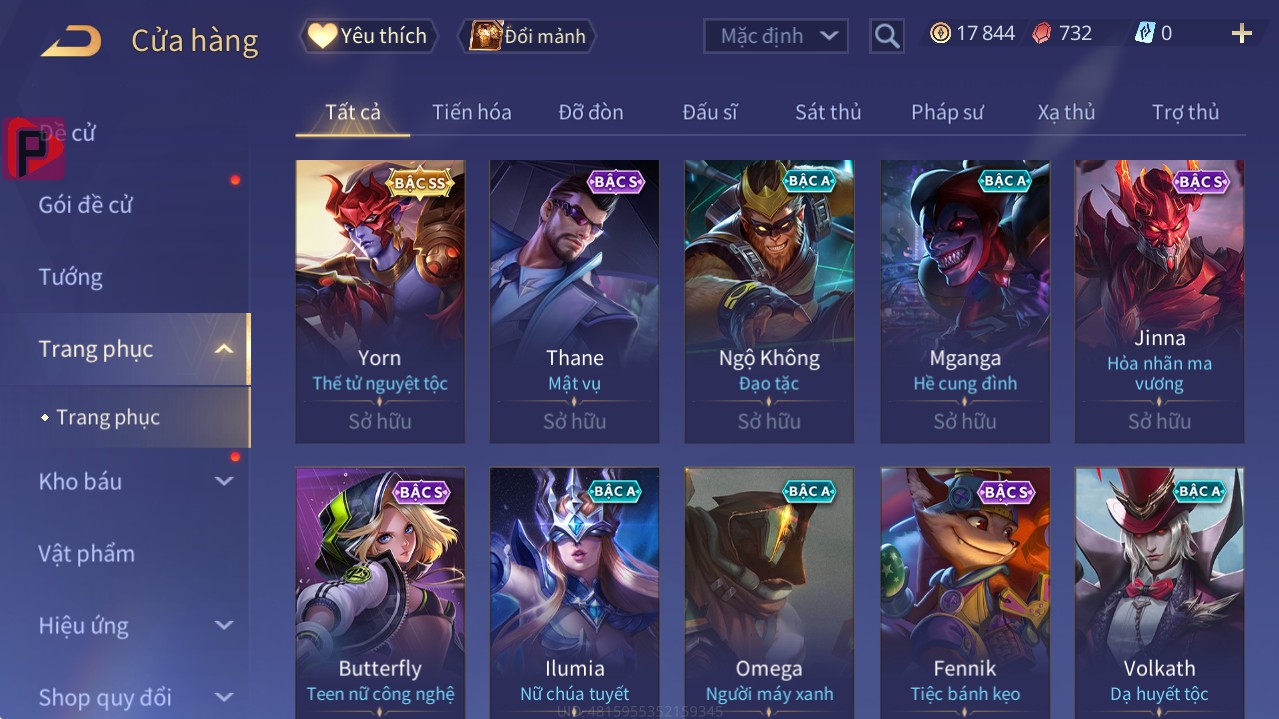Open the Yêu thích favorites filter

(x=368, y=36)
